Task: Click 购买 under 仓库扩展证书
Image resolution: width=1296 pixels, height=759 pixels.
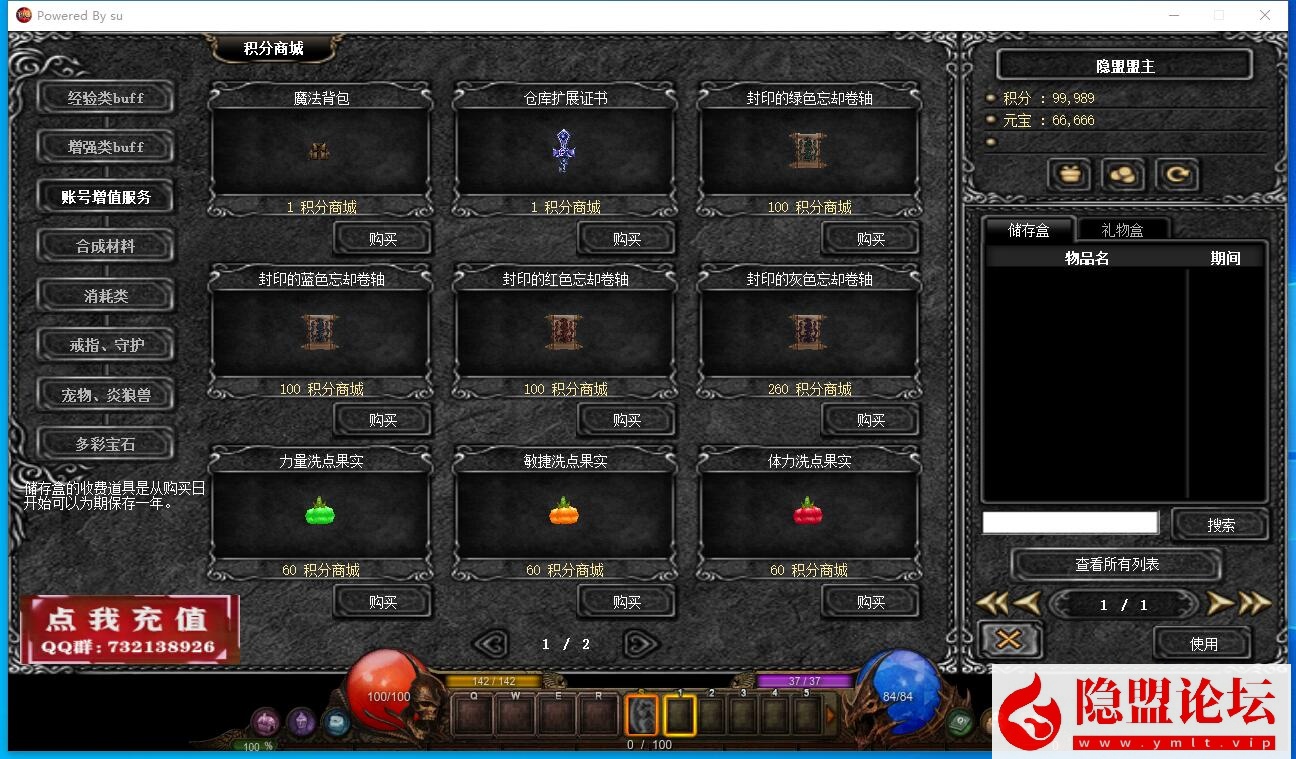Action: pos(626,238)
